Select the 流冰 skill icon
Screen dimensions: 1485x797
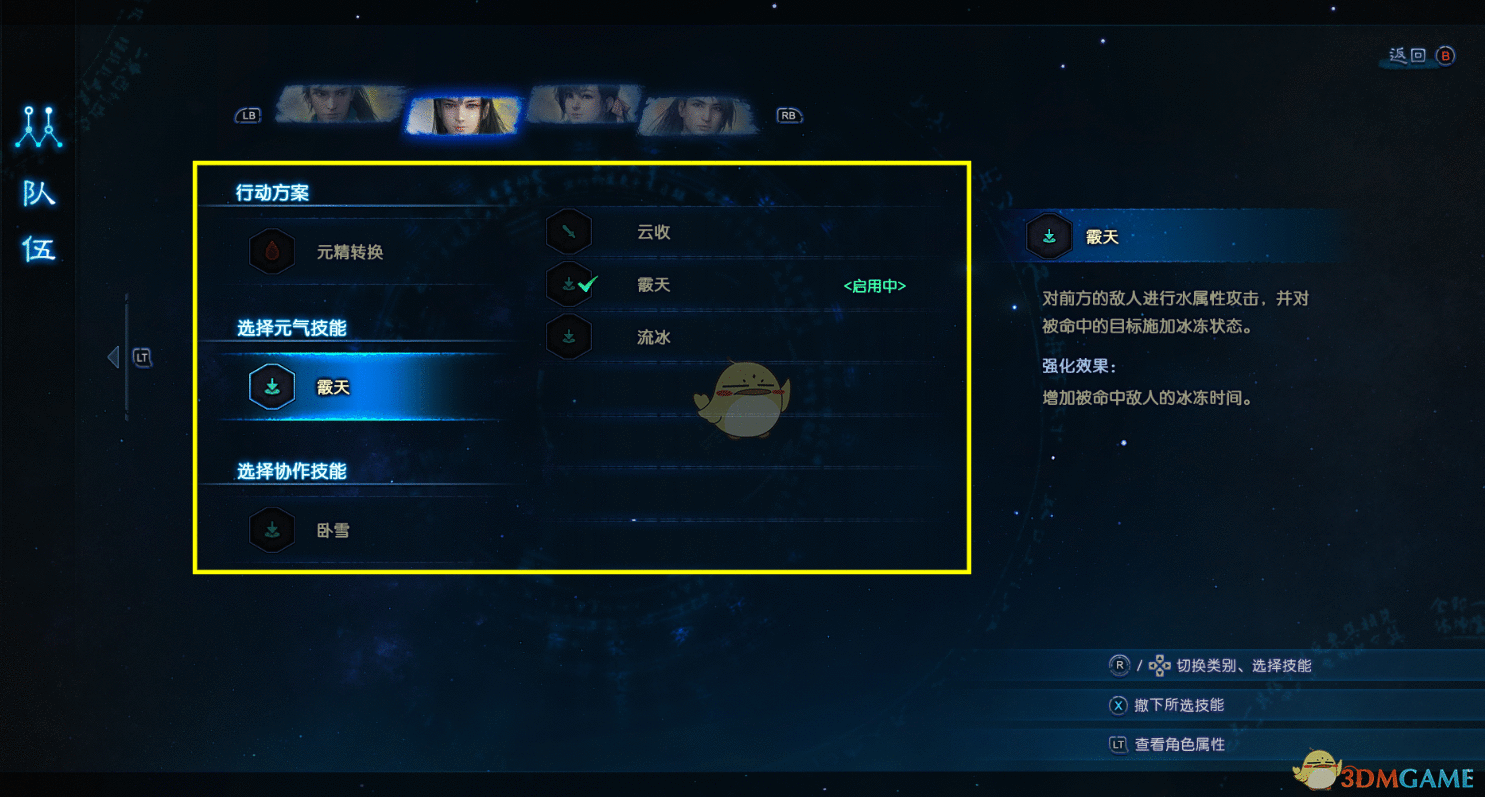click(x=568, y=336)
